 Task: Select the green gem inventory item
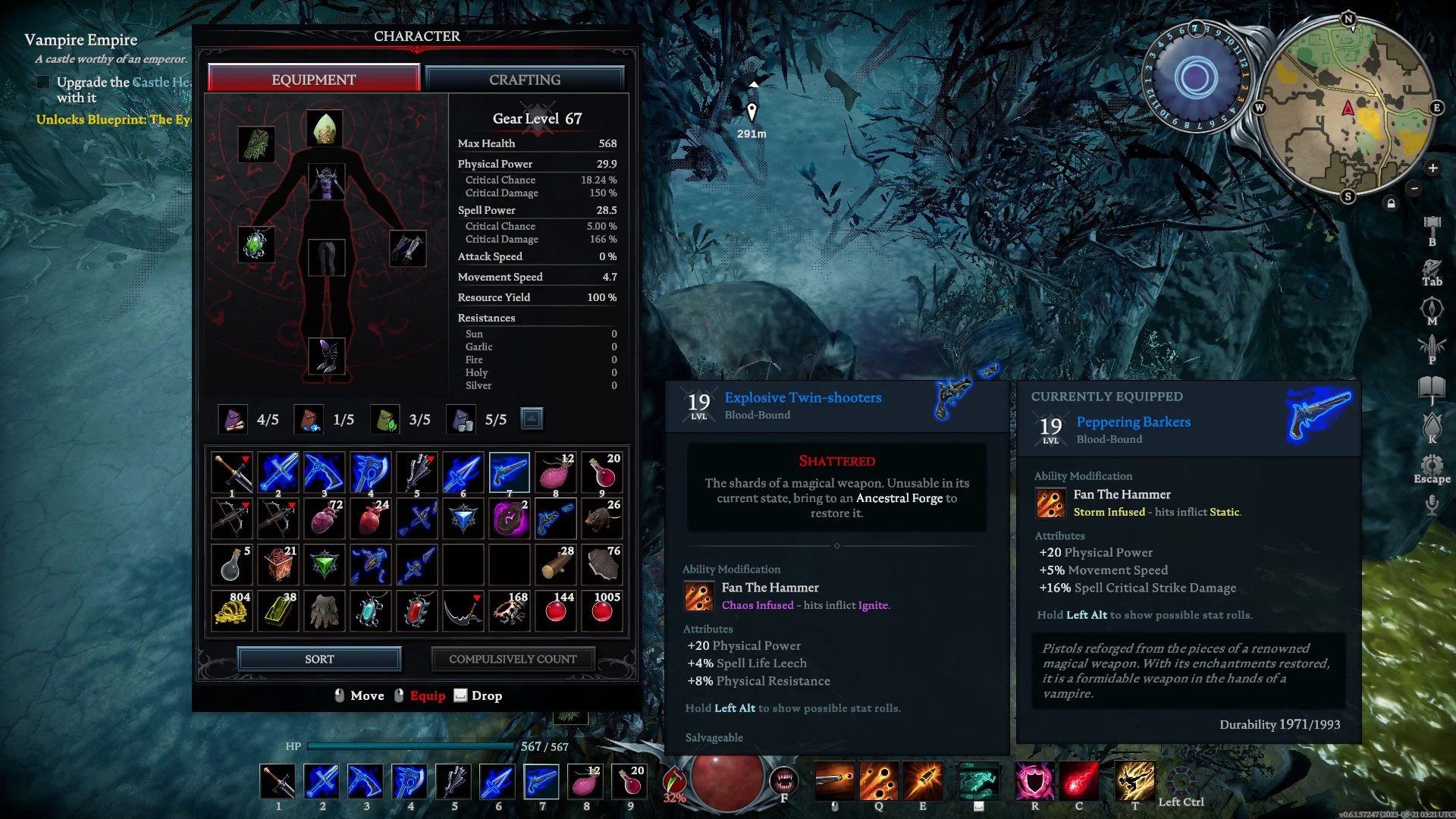325,565
